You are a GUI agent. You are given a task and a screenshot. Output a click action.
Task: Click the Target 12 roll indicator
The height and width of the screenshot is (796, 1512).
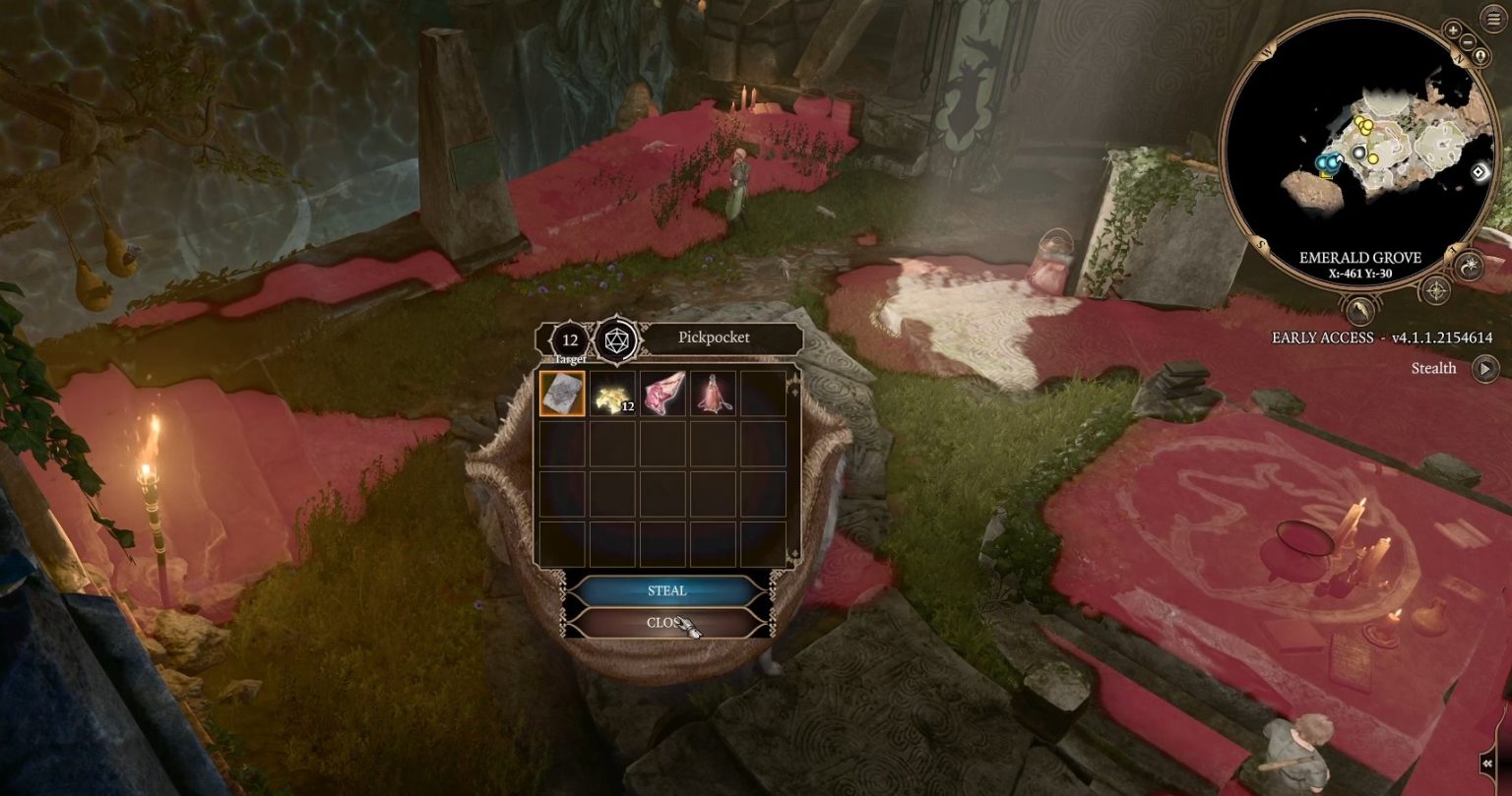coord(569,340)
